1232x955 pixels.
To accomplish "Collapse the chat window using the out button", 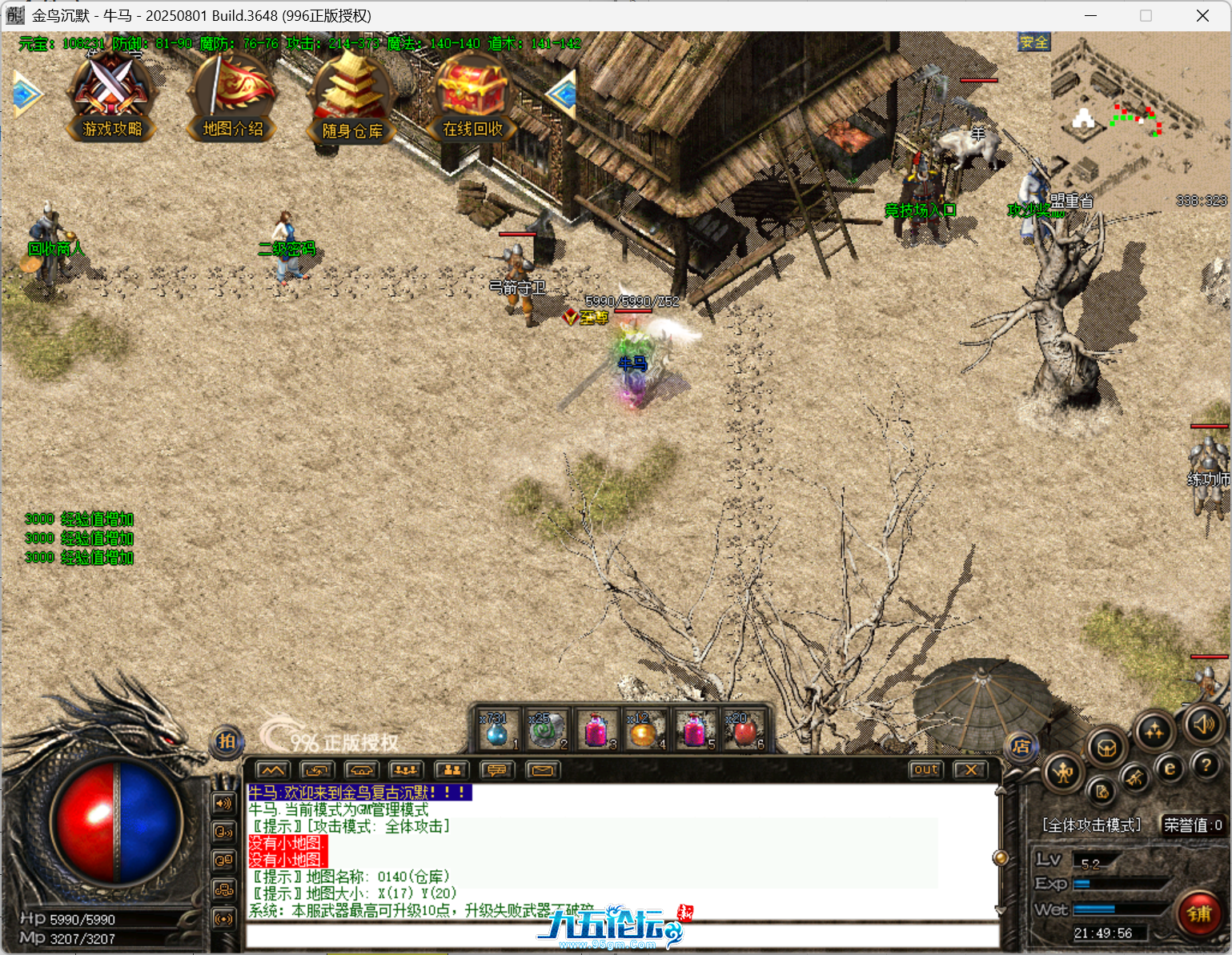I will click(x=925, y=769).
